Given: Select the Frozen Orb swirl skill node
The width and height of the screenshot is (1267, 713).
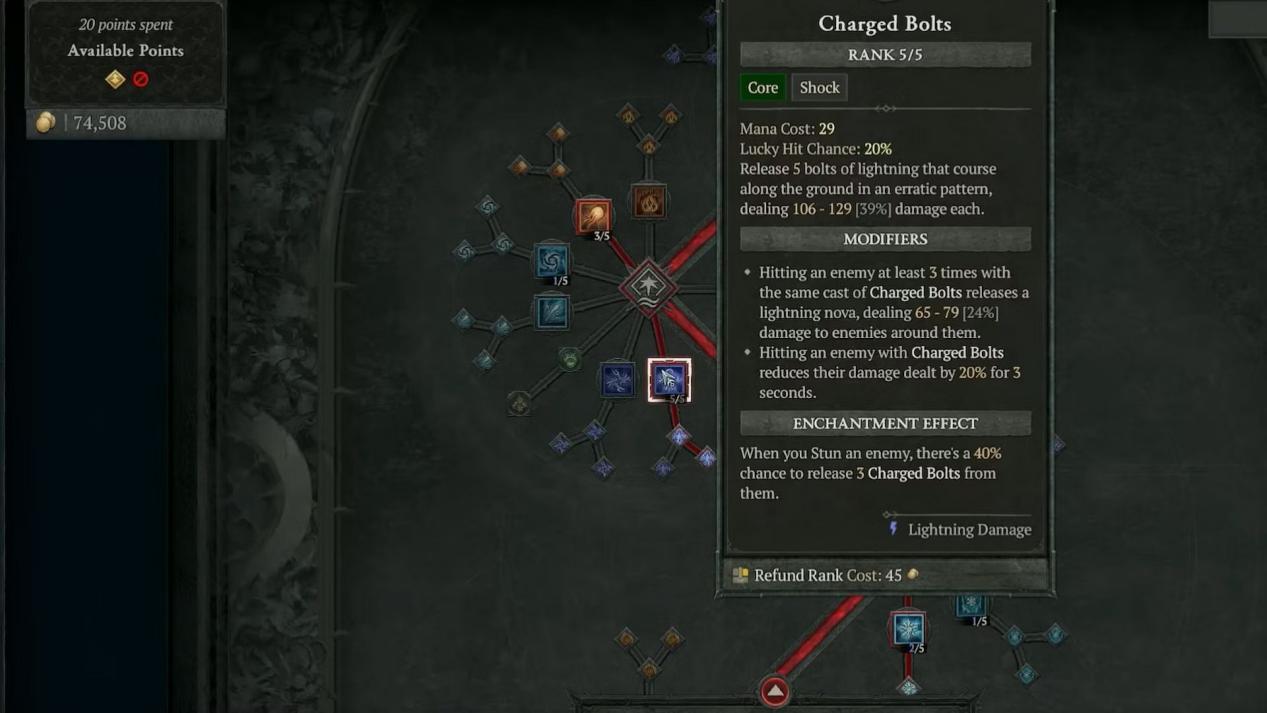Looking at the screenshot, I should (x=551, y=262).
